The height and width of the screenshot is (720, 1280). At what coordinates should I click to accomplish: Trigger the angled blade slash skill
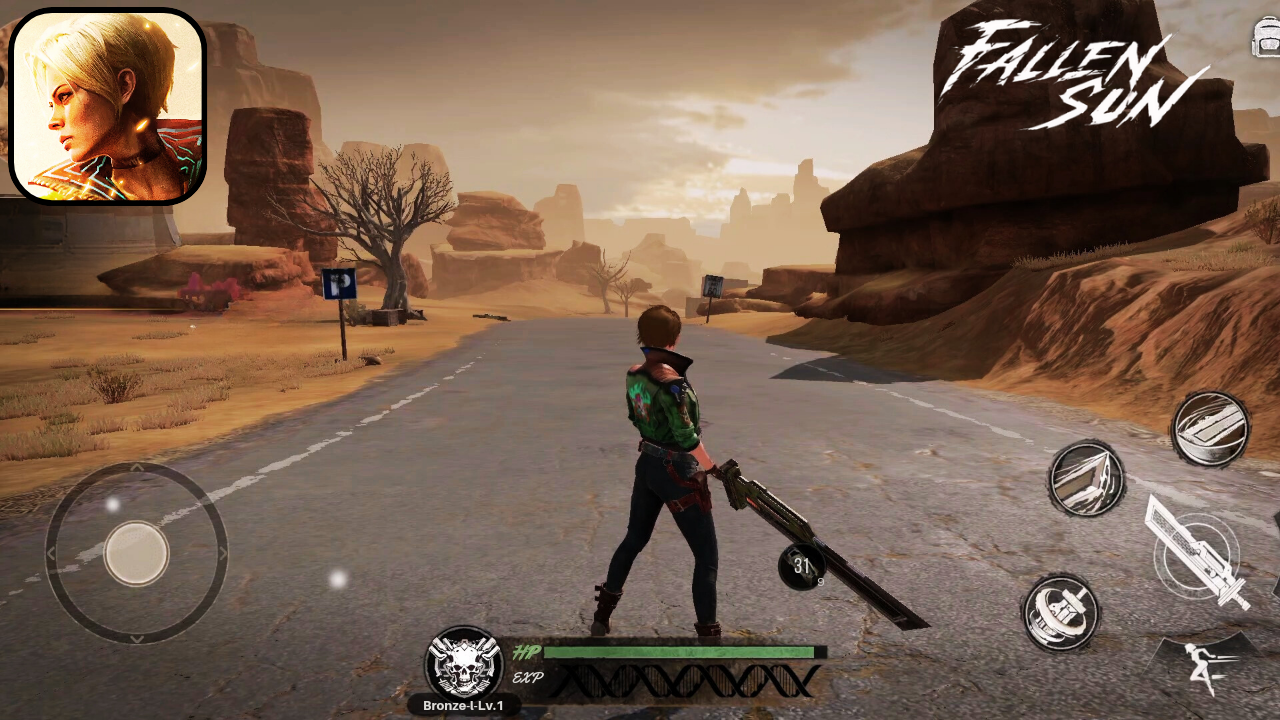1086,478
